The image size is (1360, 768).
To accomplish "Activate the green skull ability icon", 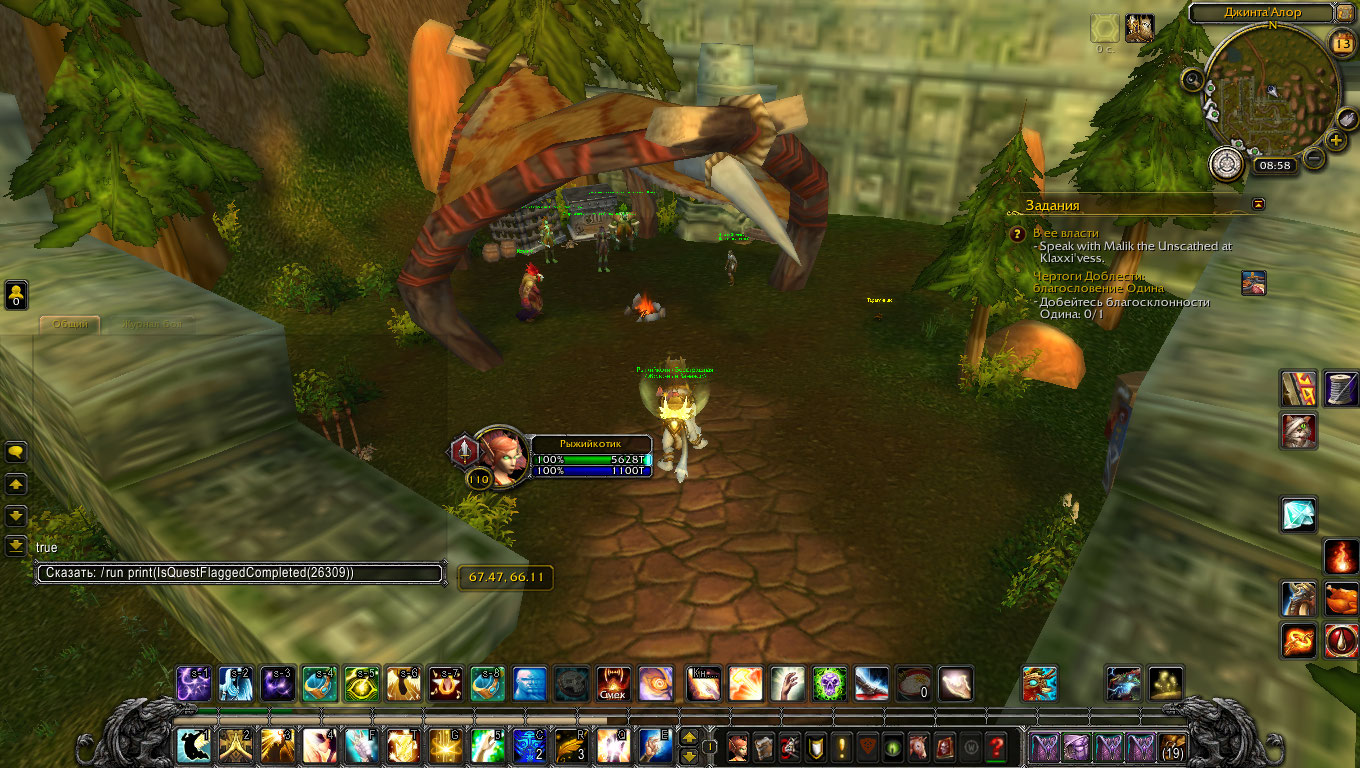I will coord(829,684).
